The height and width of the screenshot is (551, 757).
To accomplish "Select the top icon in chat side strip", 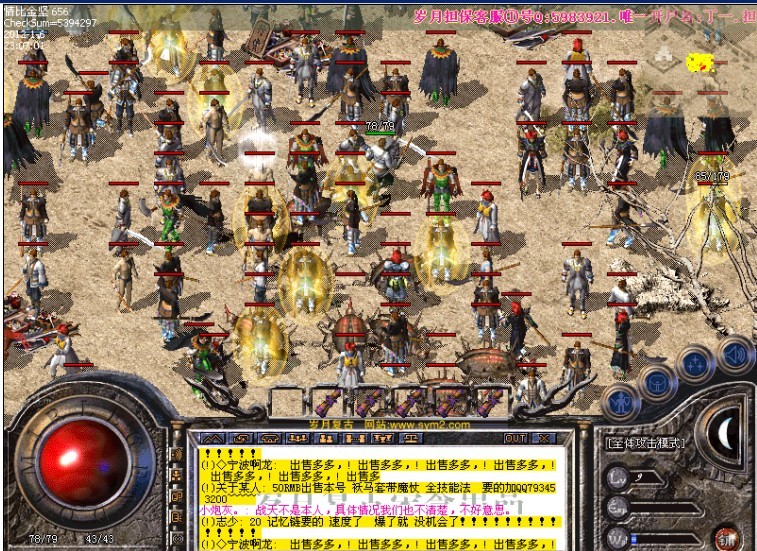I will point(178,455).
